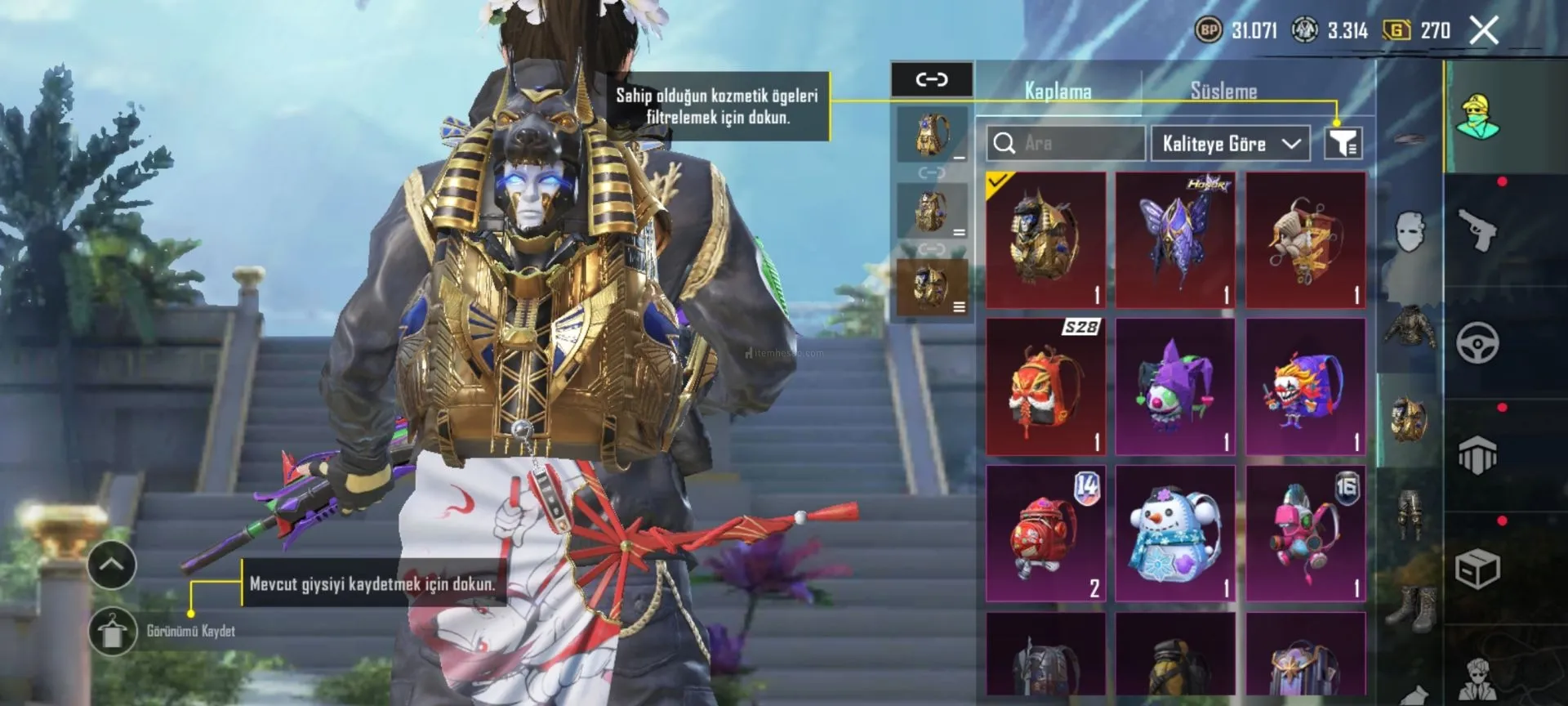This screenshot has height=706, width=1568.
Task: Choose the purple butterfly Honor backpack
Action: (x=1175, y=239)
